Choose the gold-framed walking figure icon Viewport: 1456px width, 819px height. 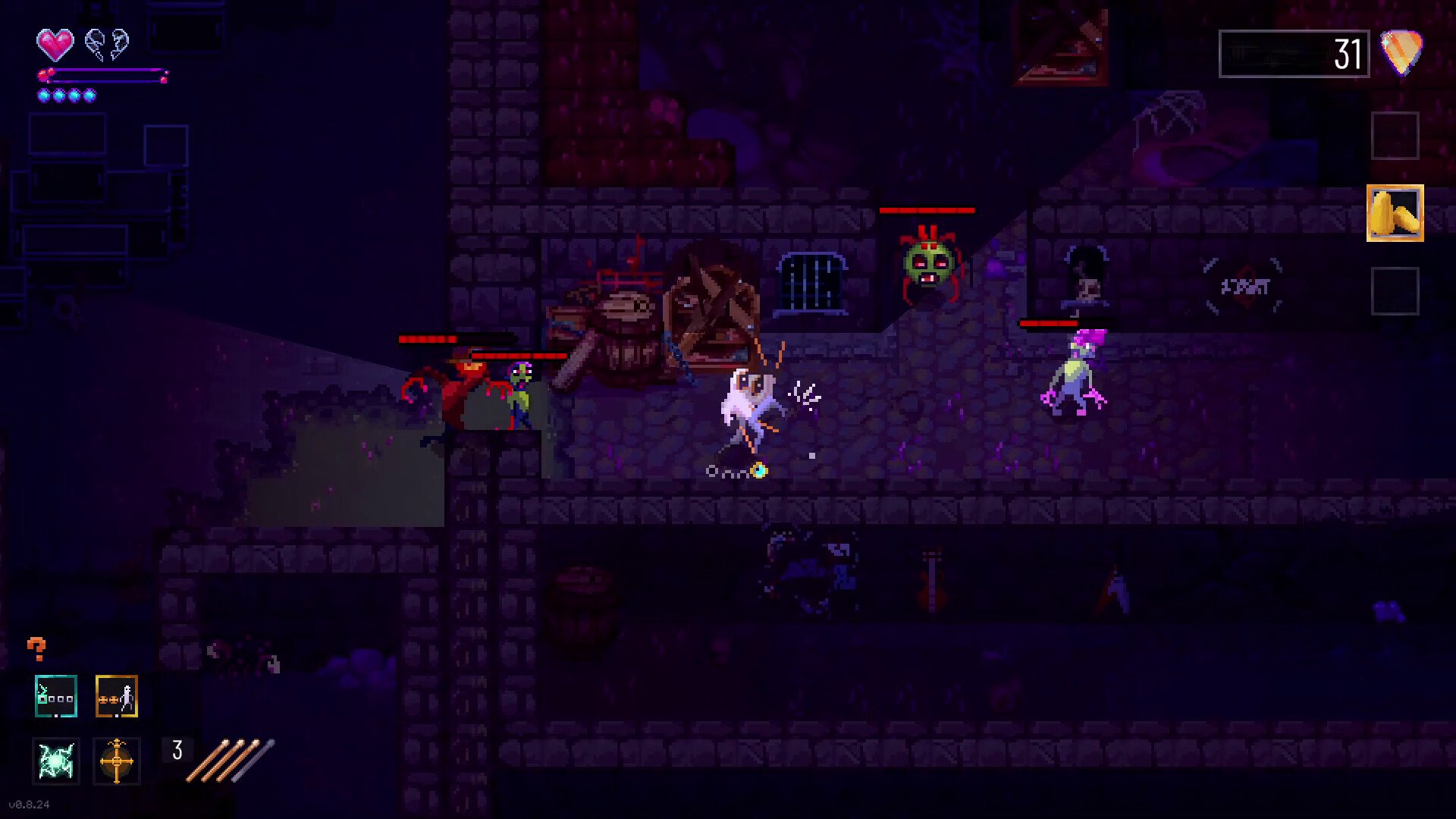117,696
